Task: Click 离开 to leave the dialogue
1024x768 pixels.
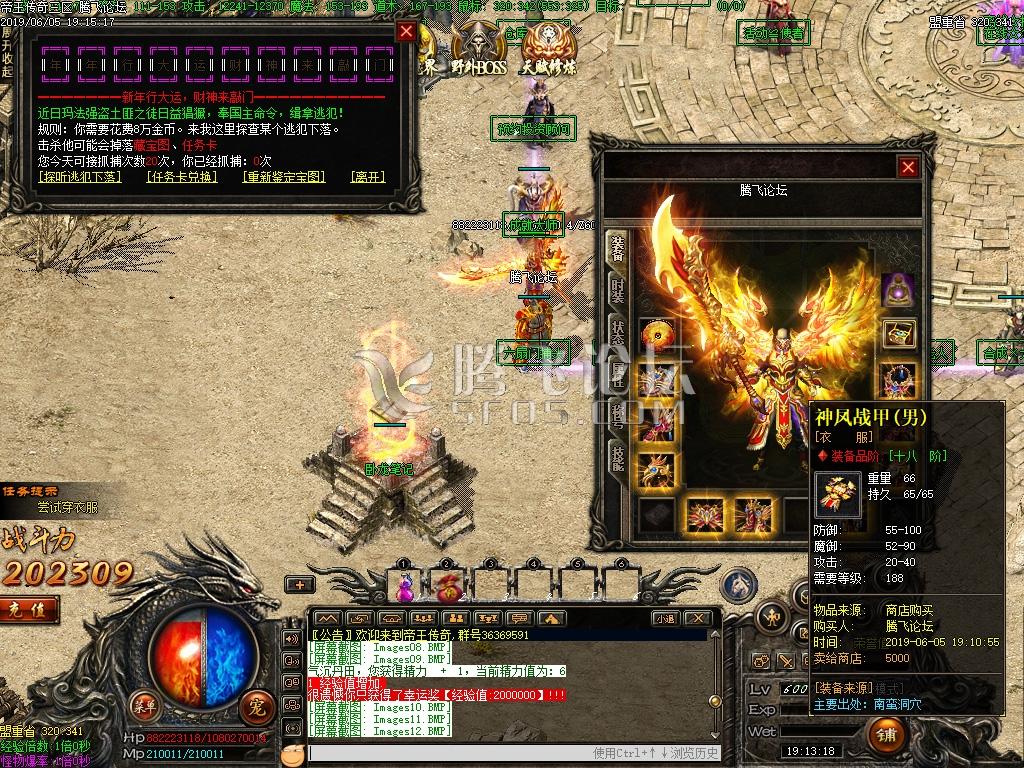Action: [x=368, y=177]
